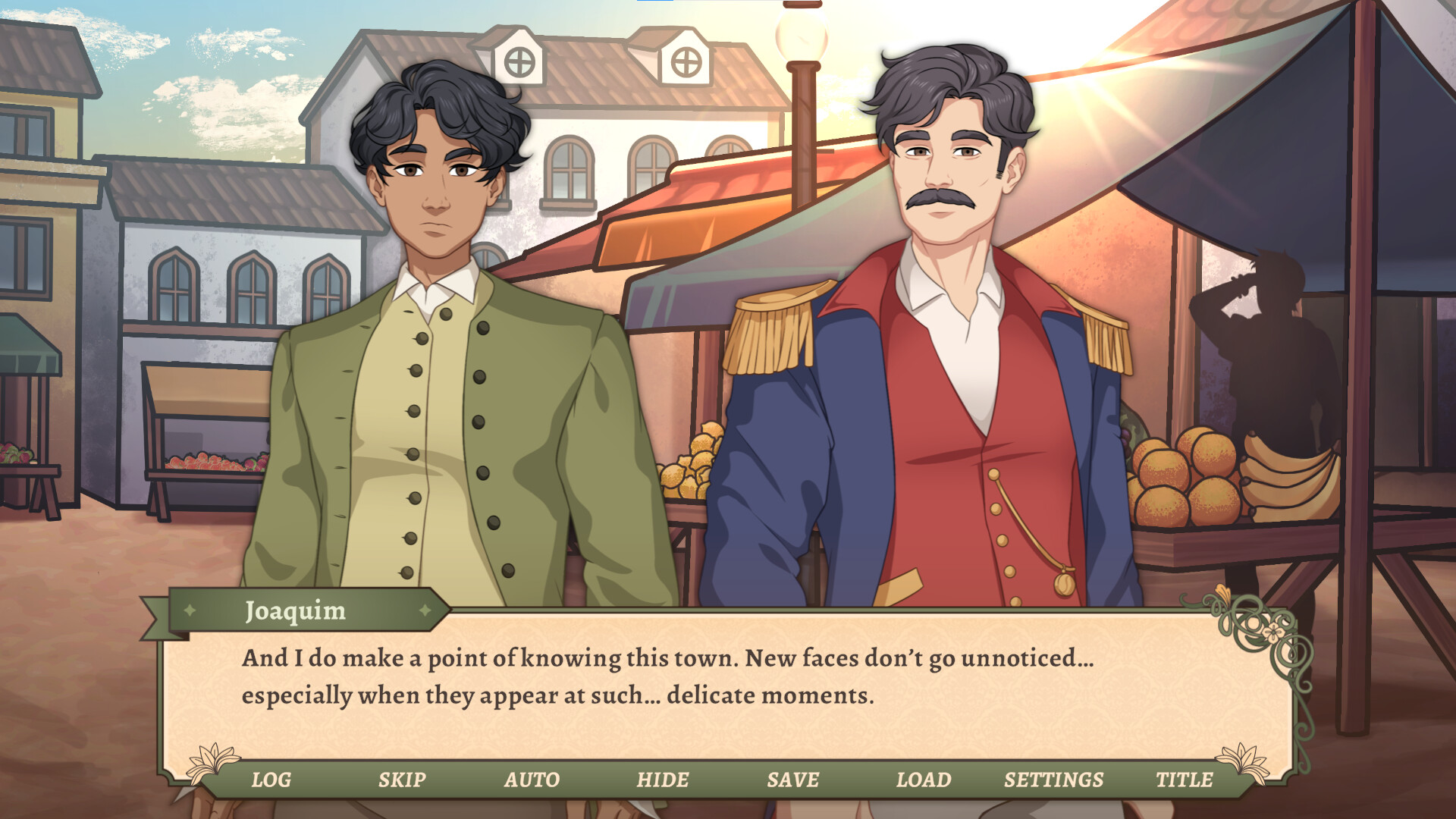Screen dimensions: 1456x819
Task: Click the diamond ornament right of Joaquim's name
Action: click(425, 611)
